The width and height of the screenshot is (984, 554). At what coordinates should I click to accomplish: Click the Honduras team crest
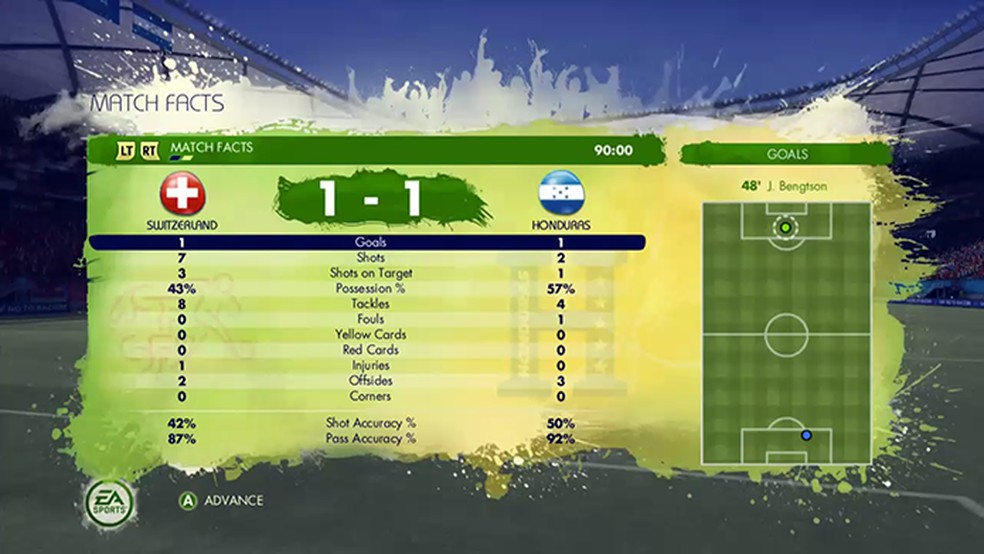click(560, 193)
